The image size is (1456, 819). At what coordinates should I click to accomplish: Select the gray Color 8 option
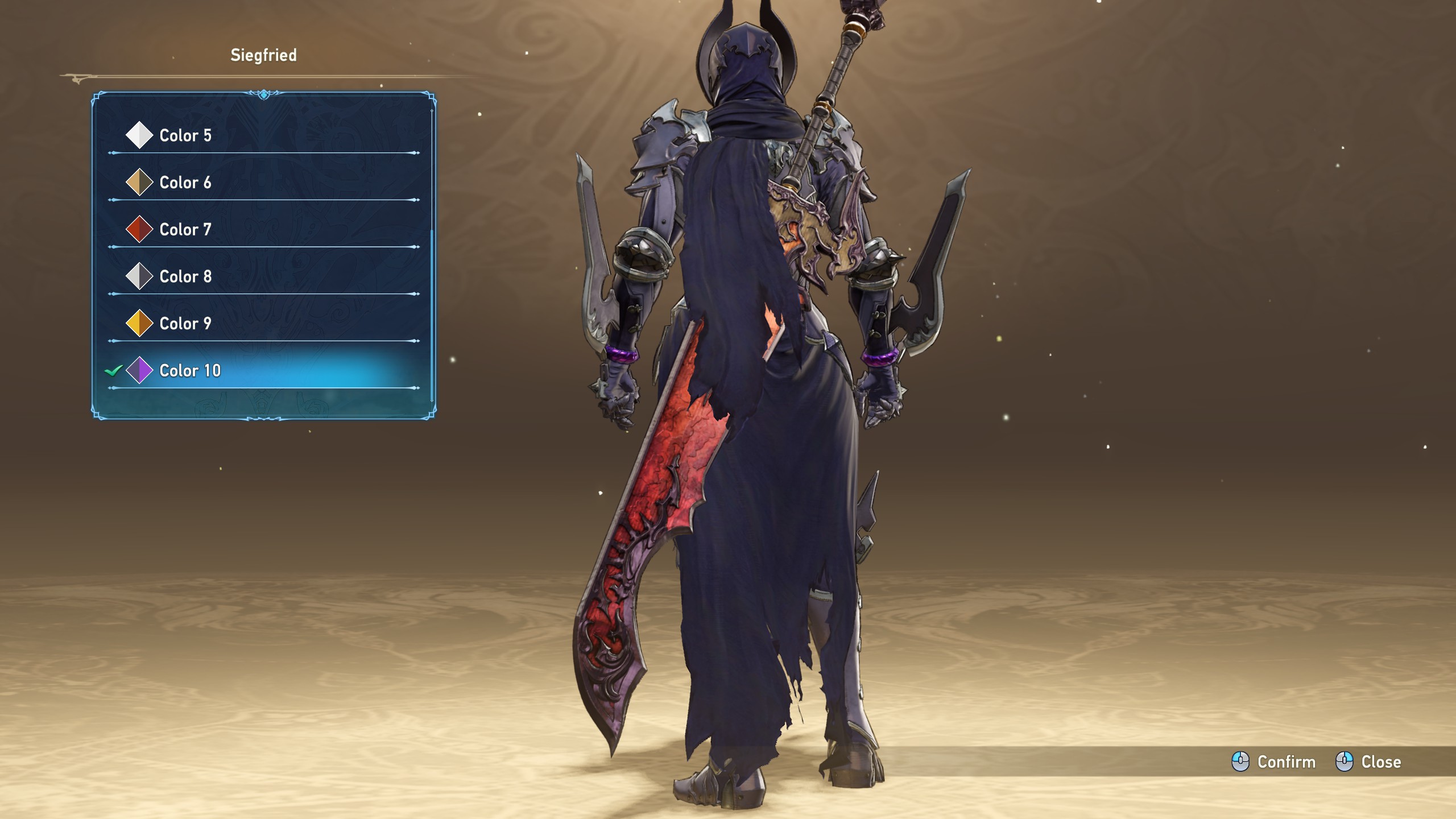tap(185, 277)
